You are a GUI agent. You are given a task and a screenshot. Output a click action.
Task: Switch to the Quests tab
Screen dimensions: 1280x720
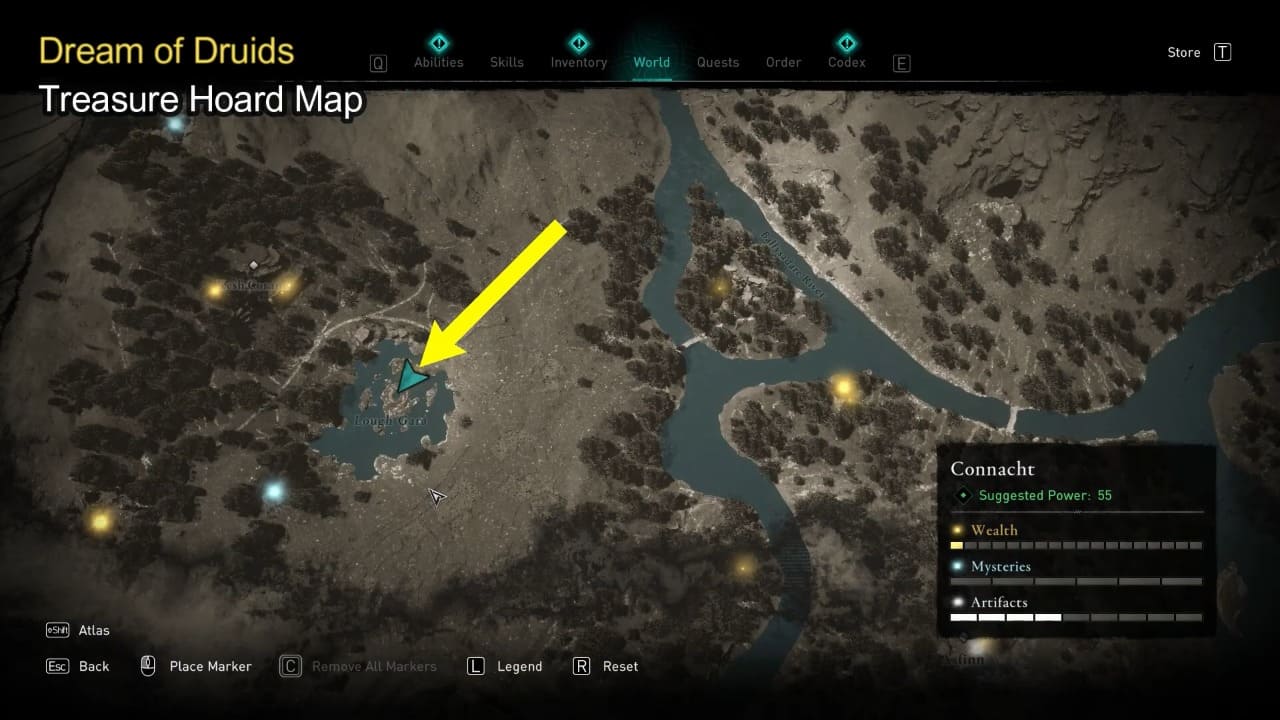[x=718, y=61]
